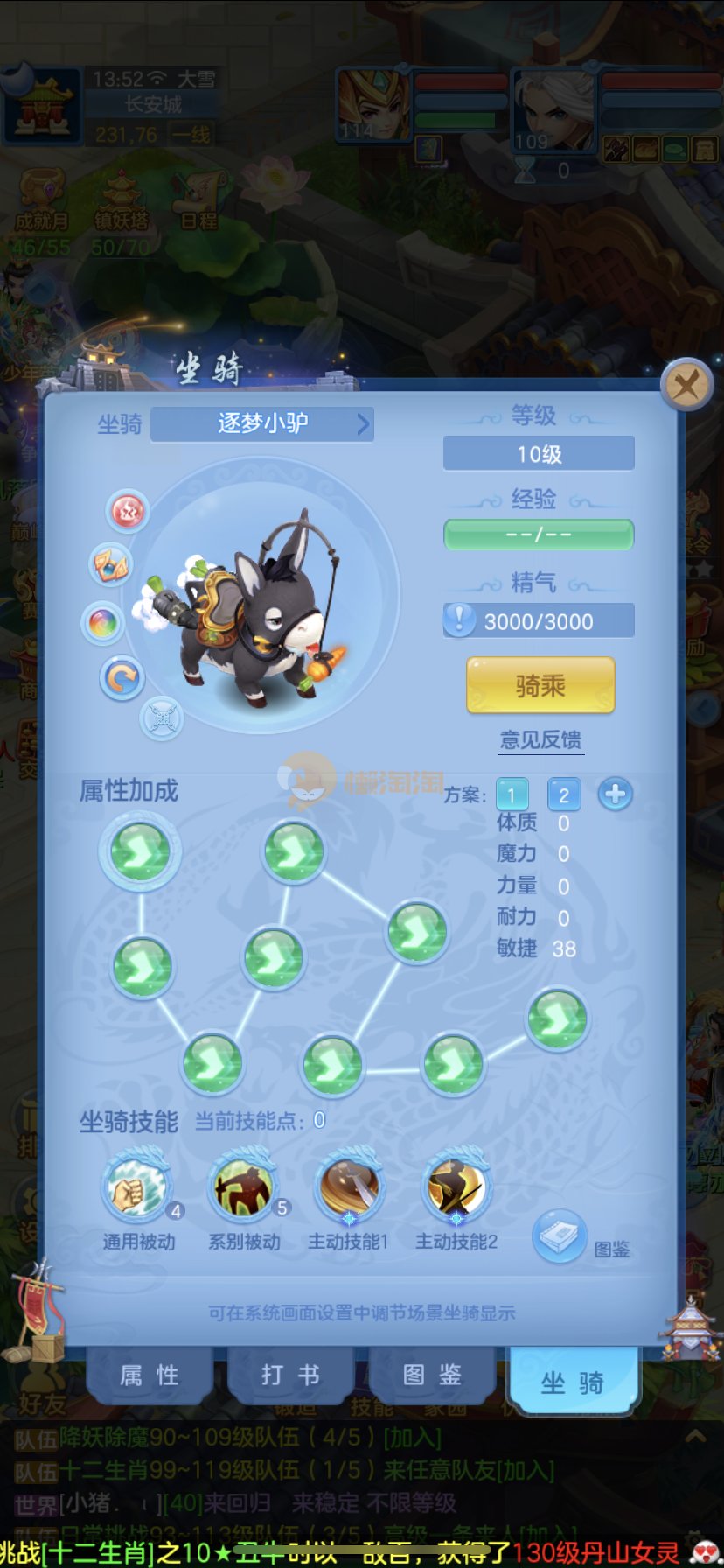Switch to the 属性 tab
724x1568 pixels.
[x=150, y=1375]
